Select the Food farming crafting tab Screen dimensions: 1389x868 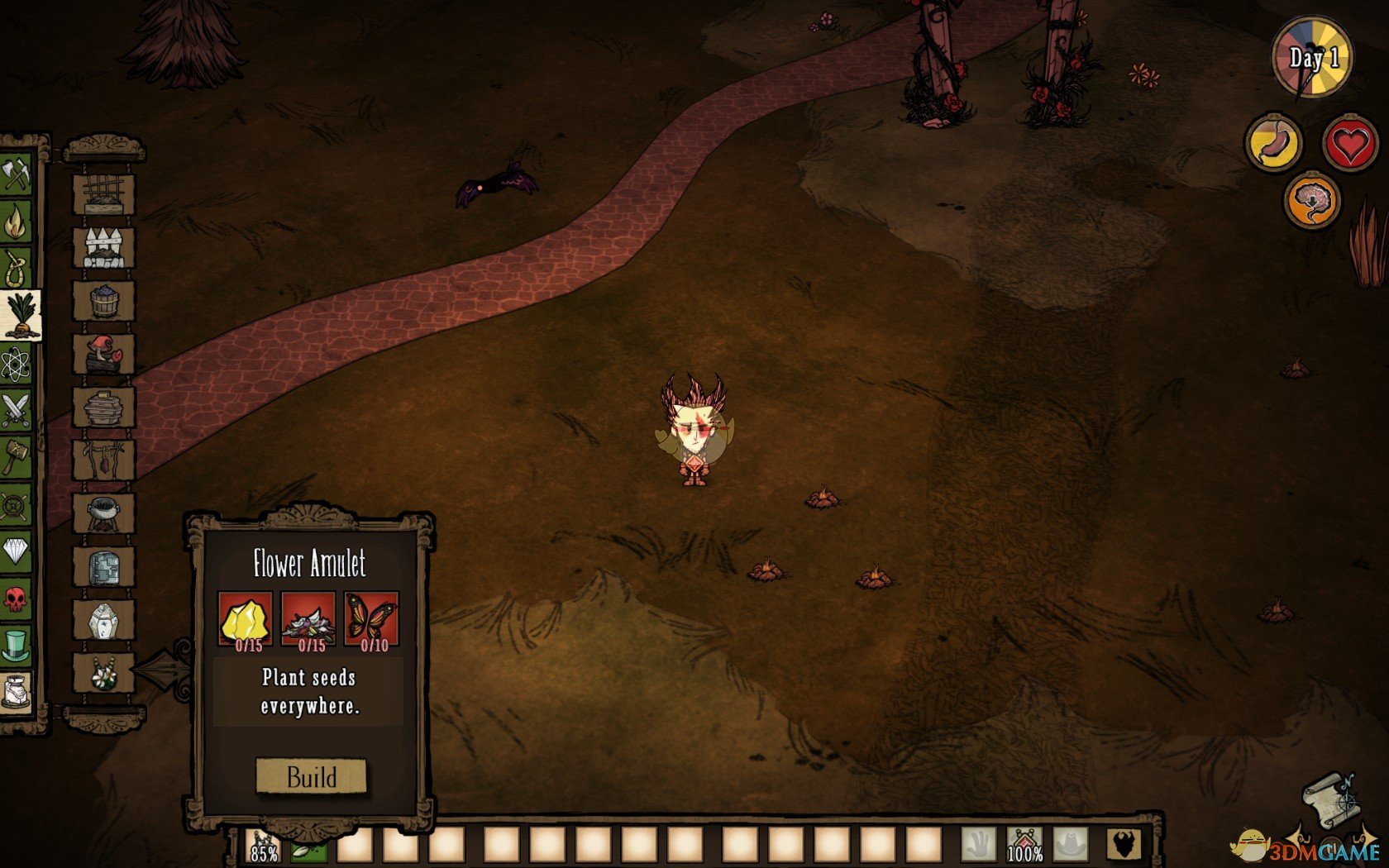click(20, 315)
